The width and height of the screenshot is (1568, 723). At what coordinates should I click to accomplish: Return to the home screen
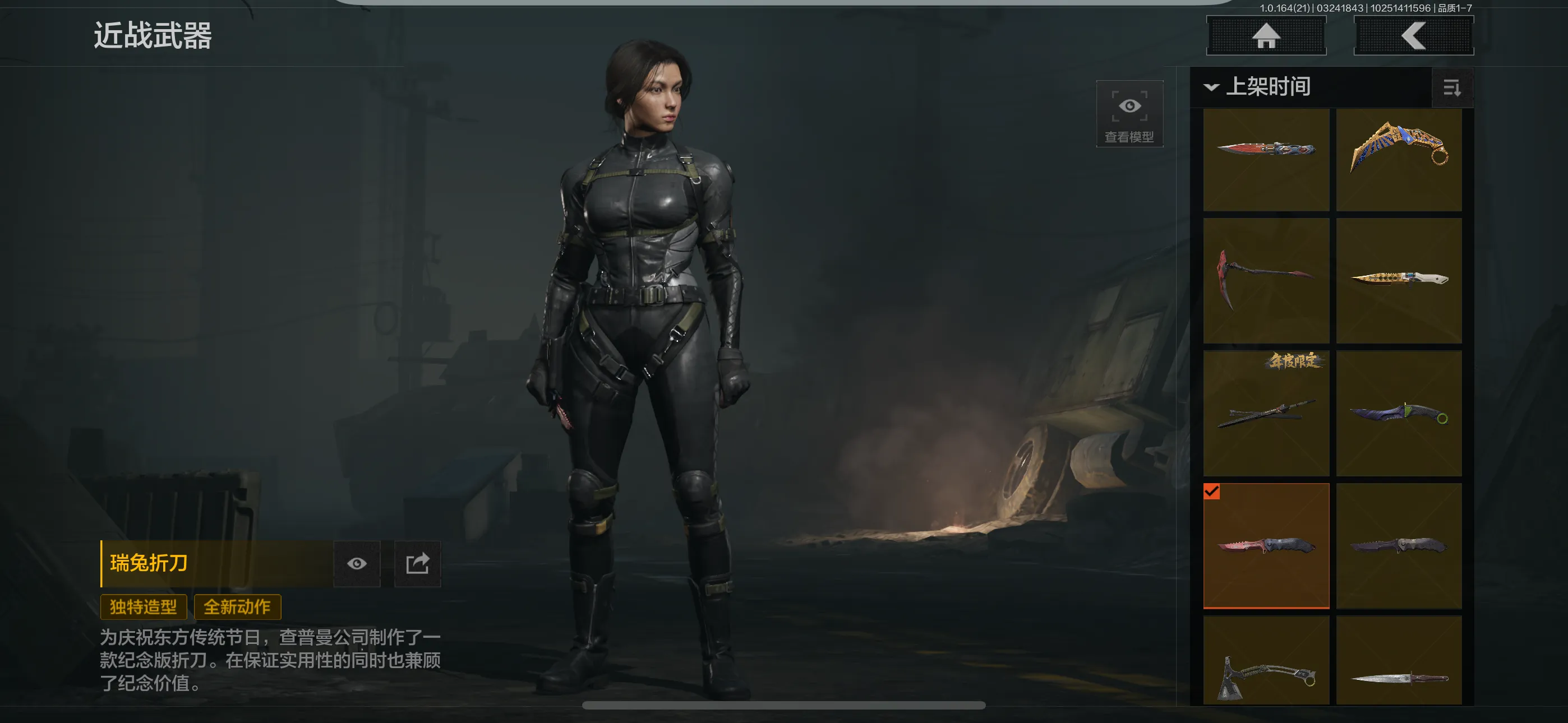click(1266, 36)
